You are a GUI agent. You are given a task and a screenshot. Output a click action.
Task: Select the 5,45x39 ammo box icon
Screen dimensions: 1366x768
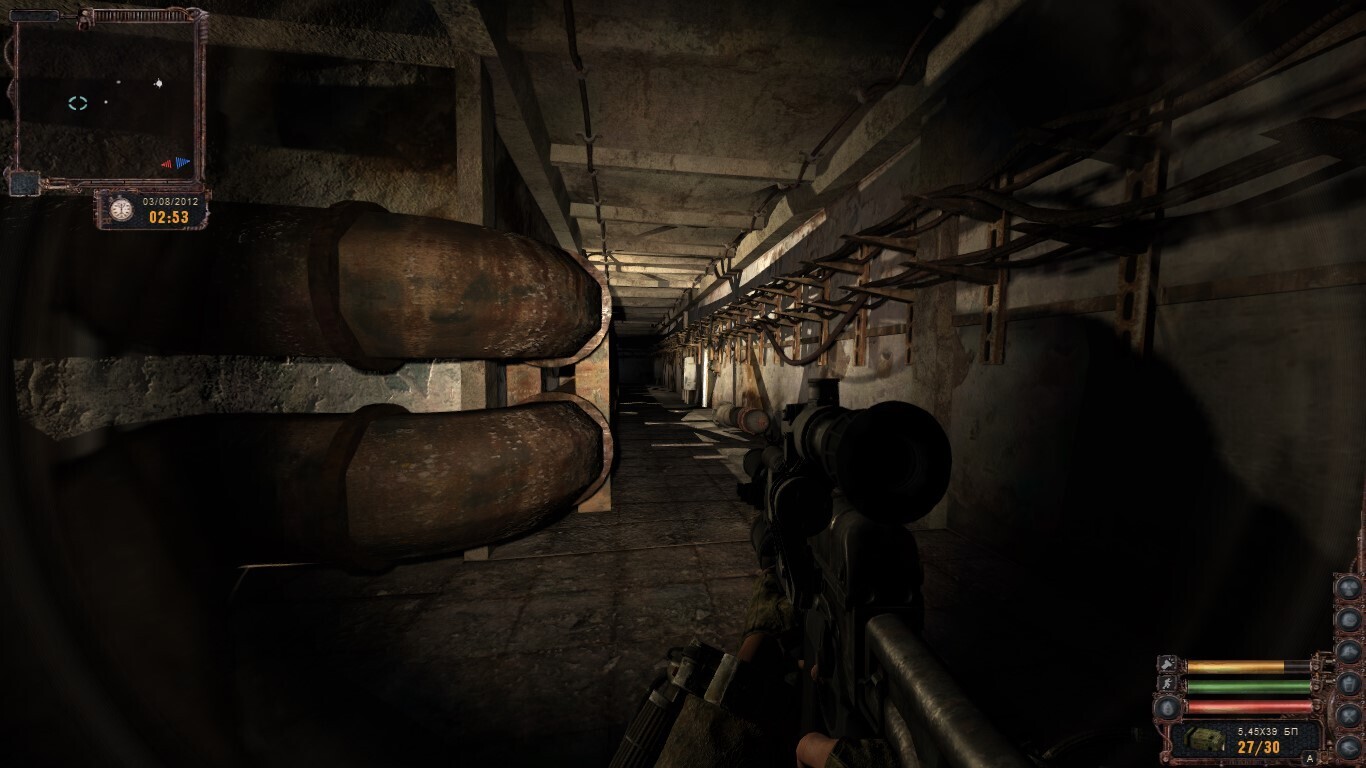tap(1206, 738)
